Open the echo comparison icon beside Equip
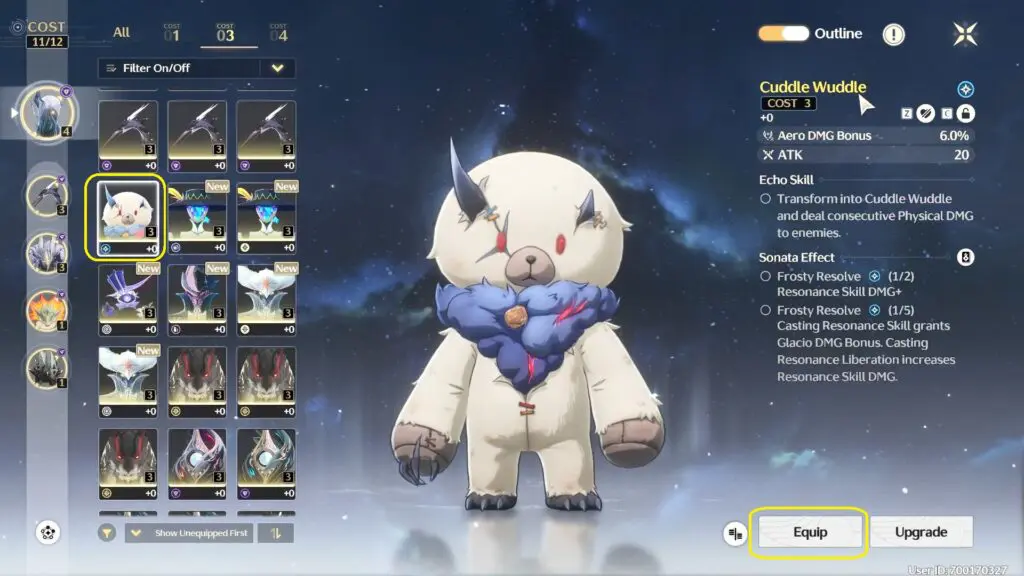1024x576 pixels. [x=736, y=533]
